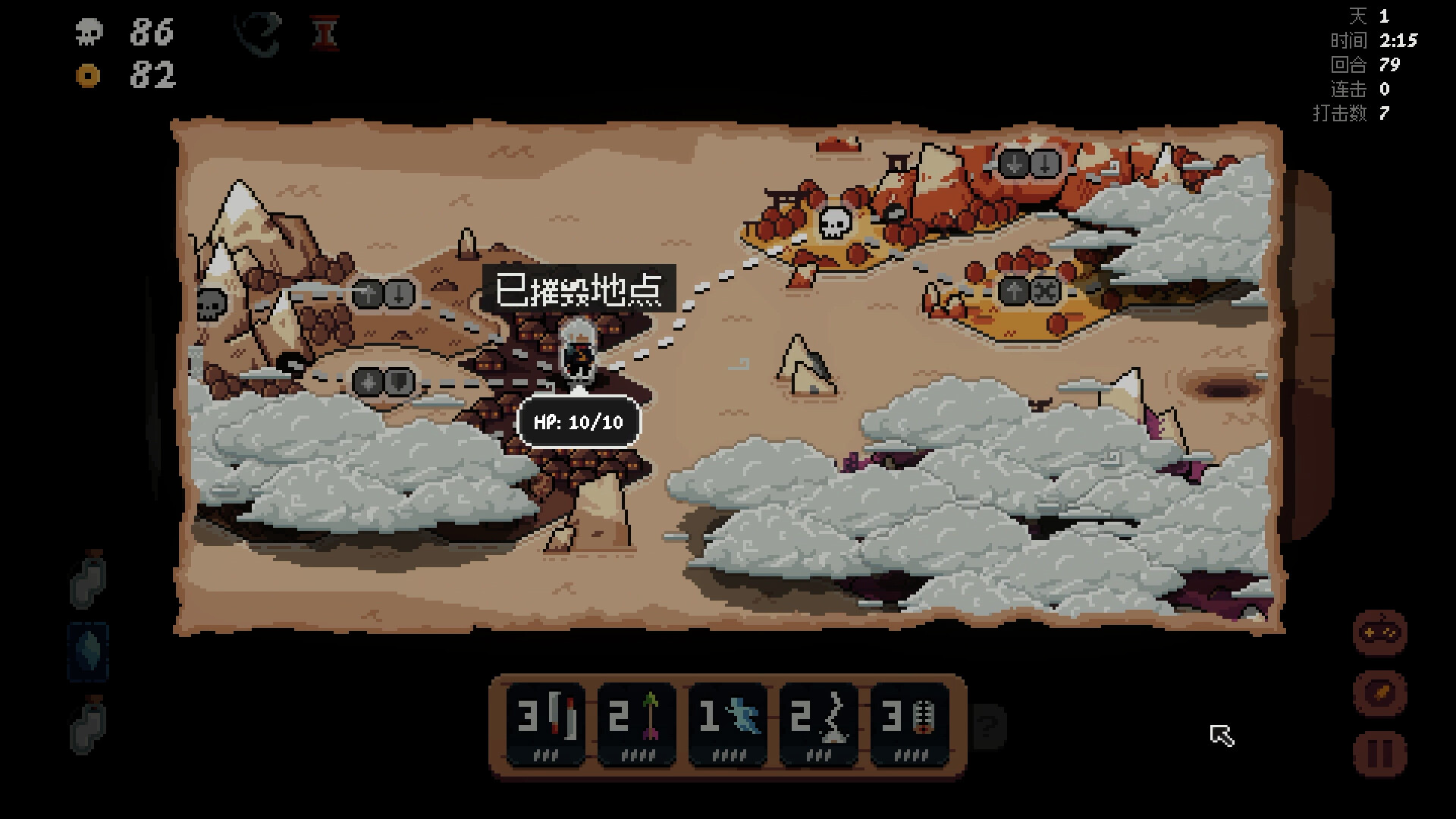Select the bottom potion bottle in the sidebar
Screen dimensions: 1456x819
coord(87,728)
